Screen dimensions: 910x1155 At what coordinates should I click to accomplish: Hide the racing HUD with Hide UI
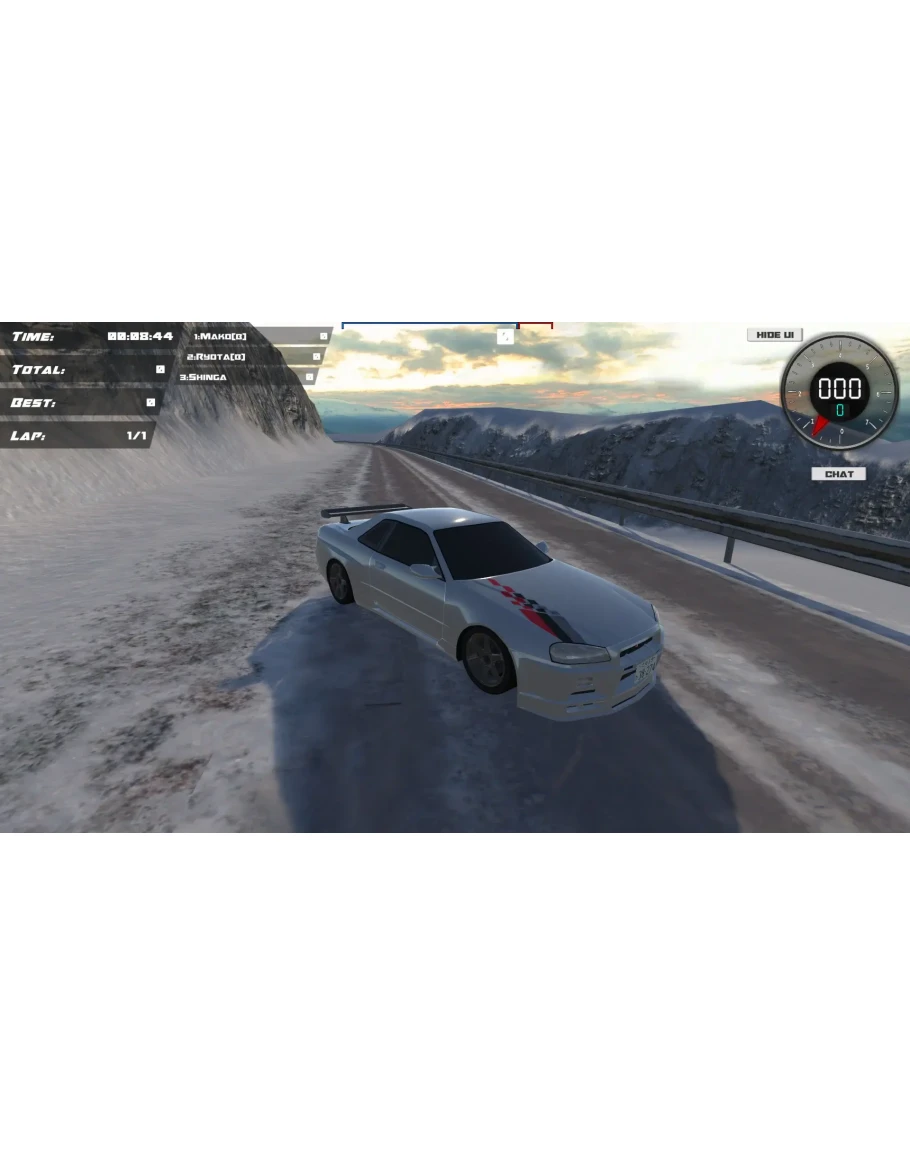point(774,335)
